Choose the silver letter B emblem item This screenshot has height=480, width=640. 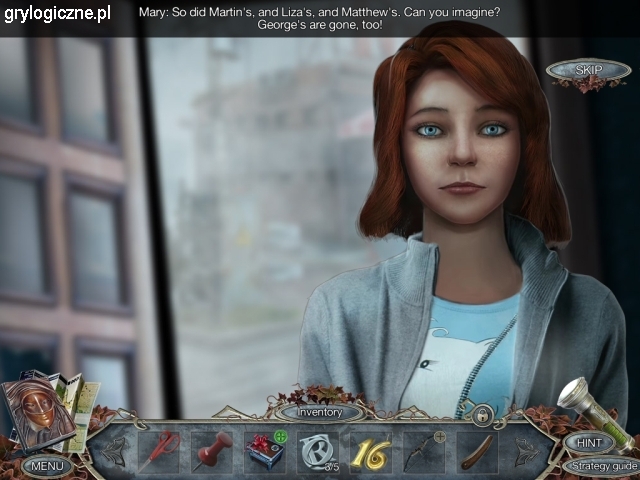click(x=318, y=450)
